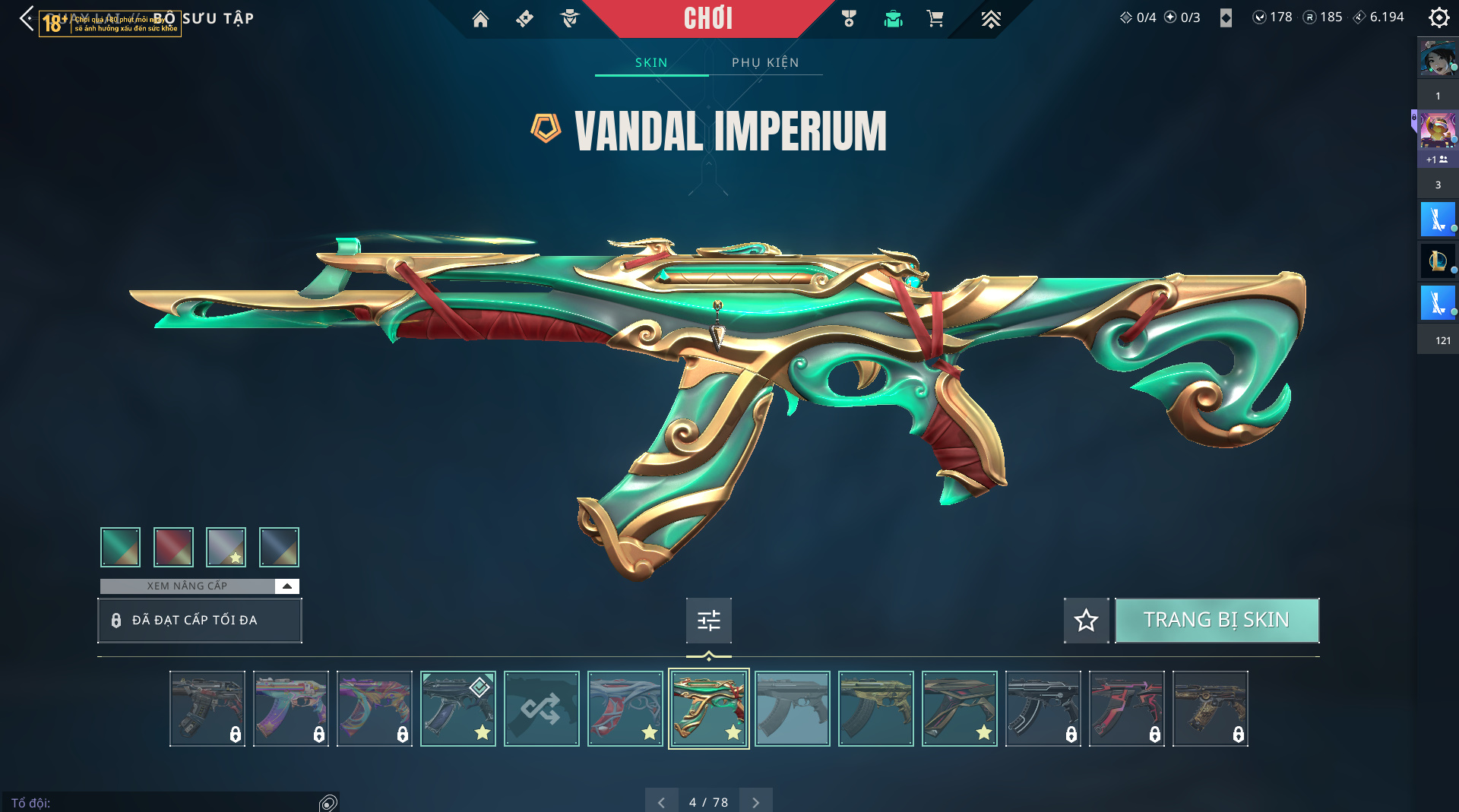Go back with the top-left arrow
The width and height of the screenshot is (1459, 812).
pyautogui.click(x=27, y=18)
